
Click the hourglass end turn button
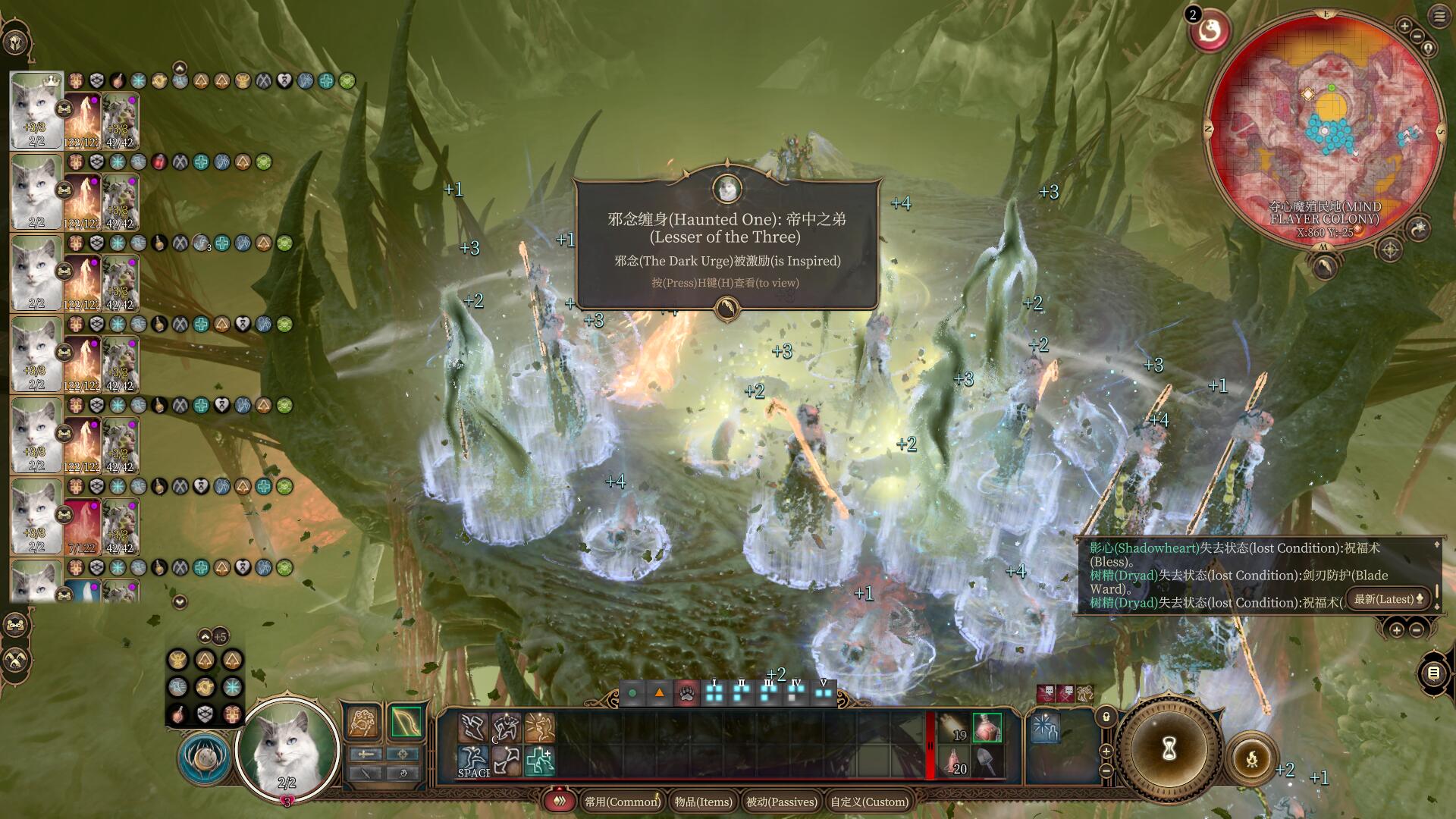1169,749
